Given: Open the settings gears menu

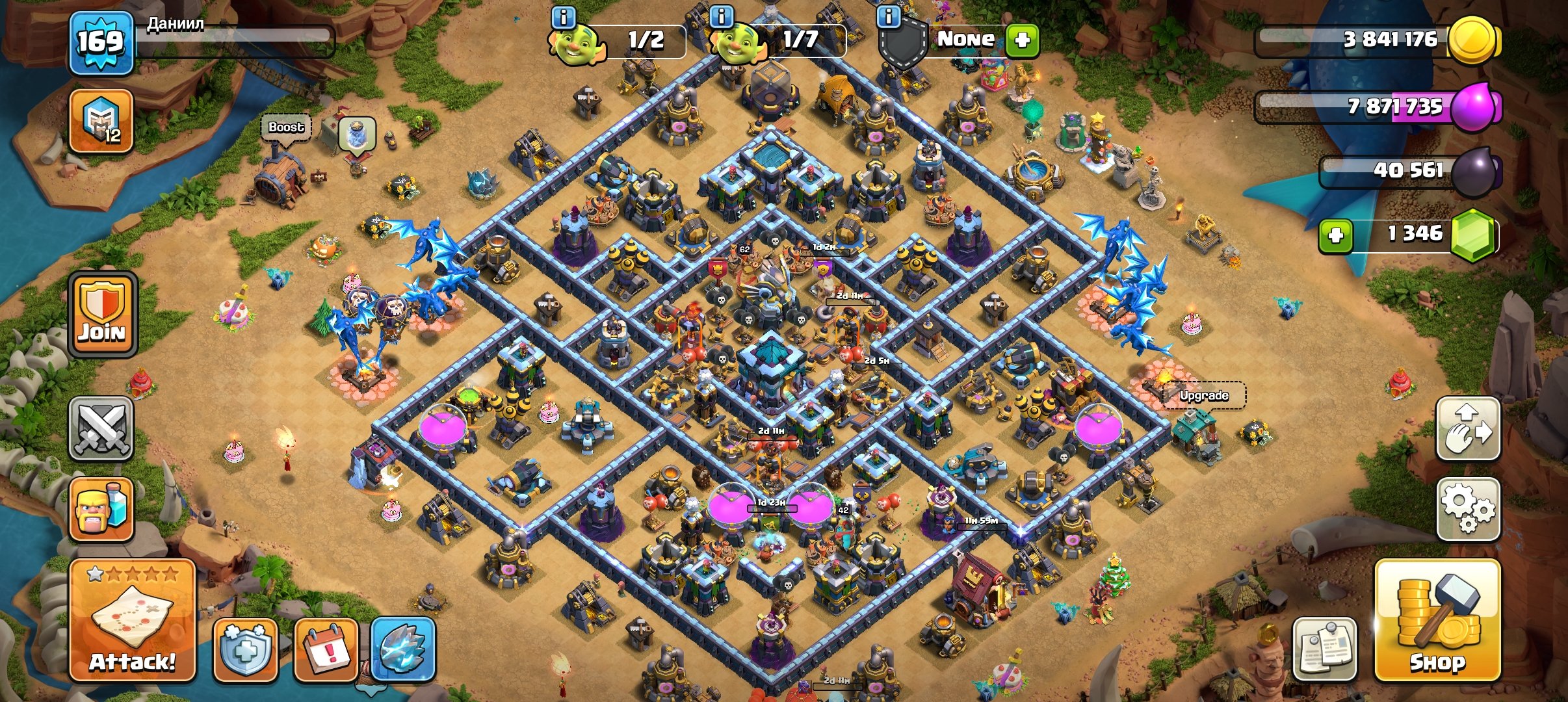Looking at the screenshot, I should (1467, 509).
